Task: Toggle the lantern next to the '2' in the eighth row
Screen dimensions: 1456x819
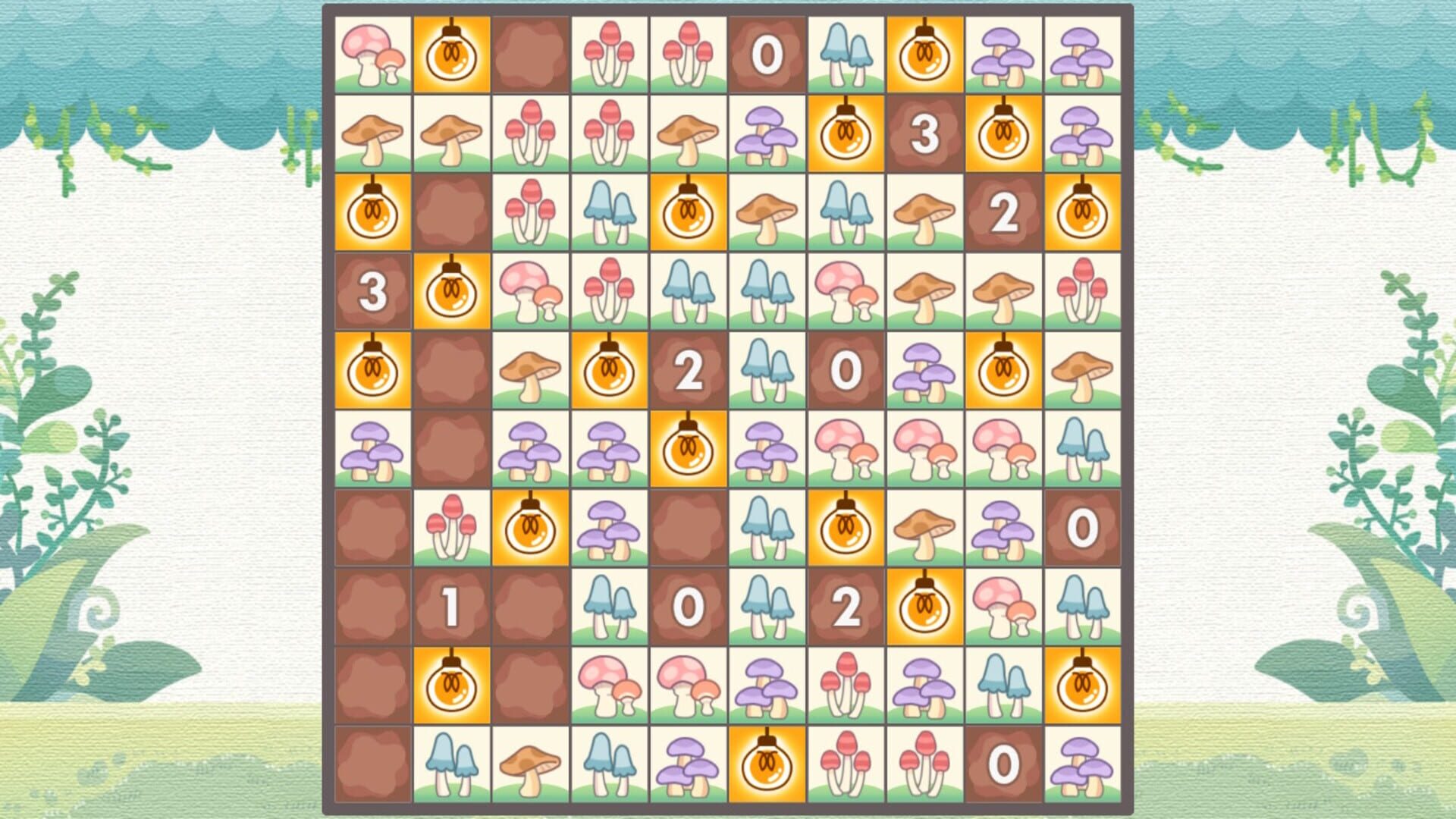Action: pyautogui.click(x=926, y=607)
